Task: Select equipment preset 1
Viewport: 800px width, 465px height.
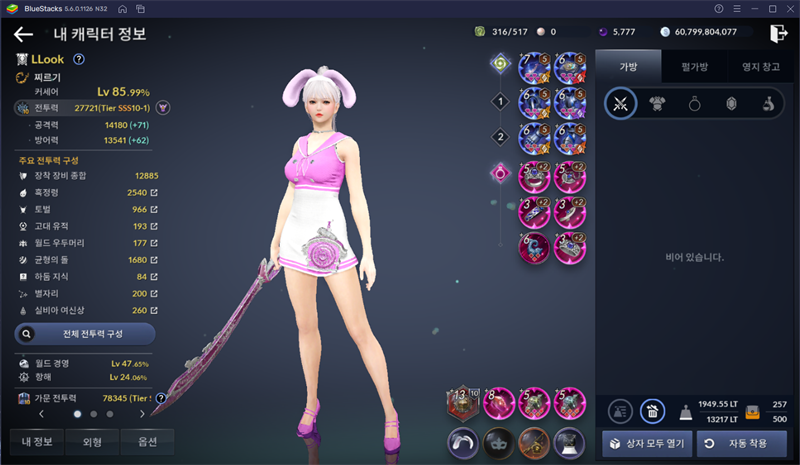Action: (x=500, y=101)
